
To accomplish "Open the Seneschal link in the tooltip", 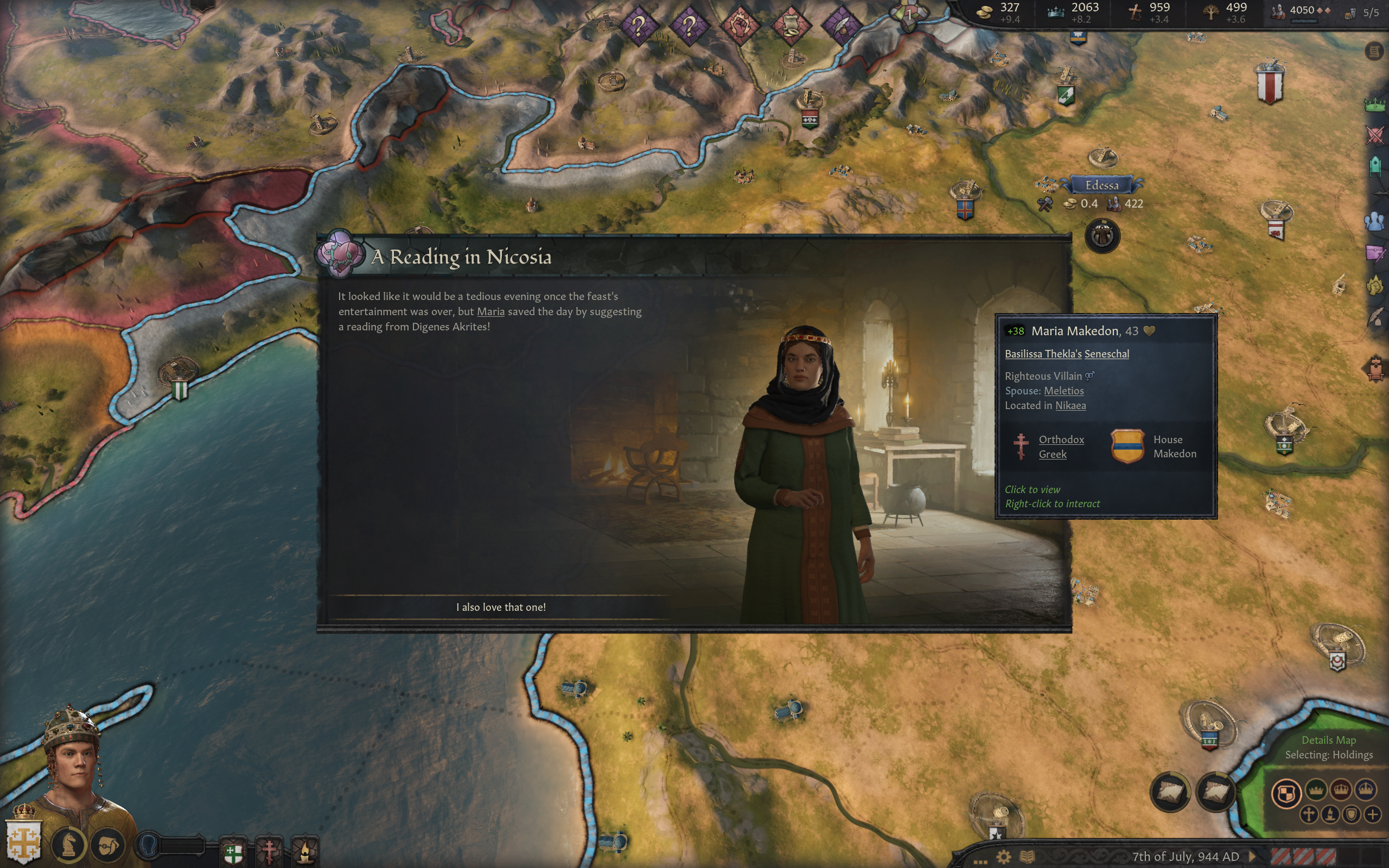I will click(1106, 354).
